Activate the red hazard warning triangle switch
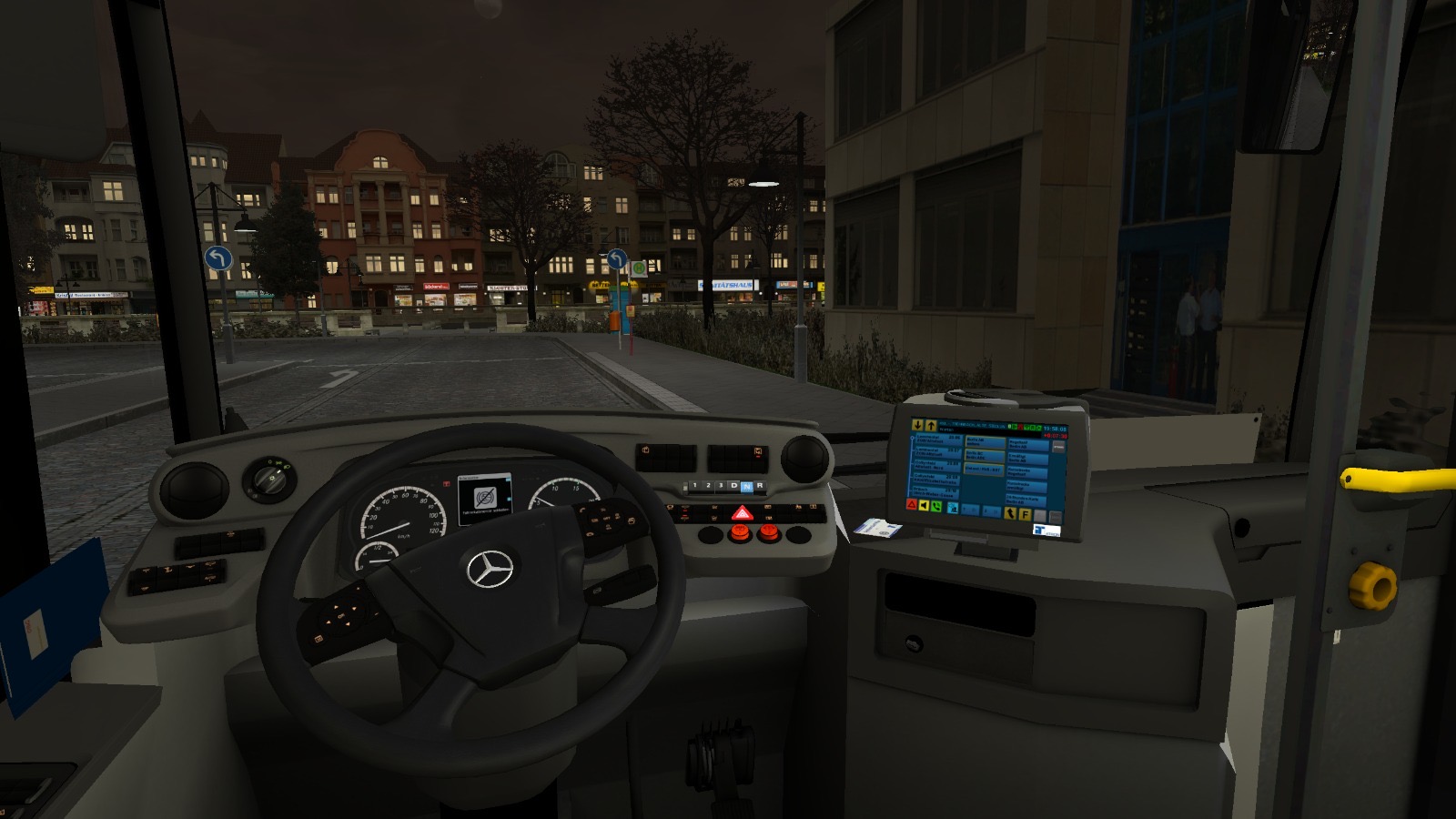 [x=742, y=514]
